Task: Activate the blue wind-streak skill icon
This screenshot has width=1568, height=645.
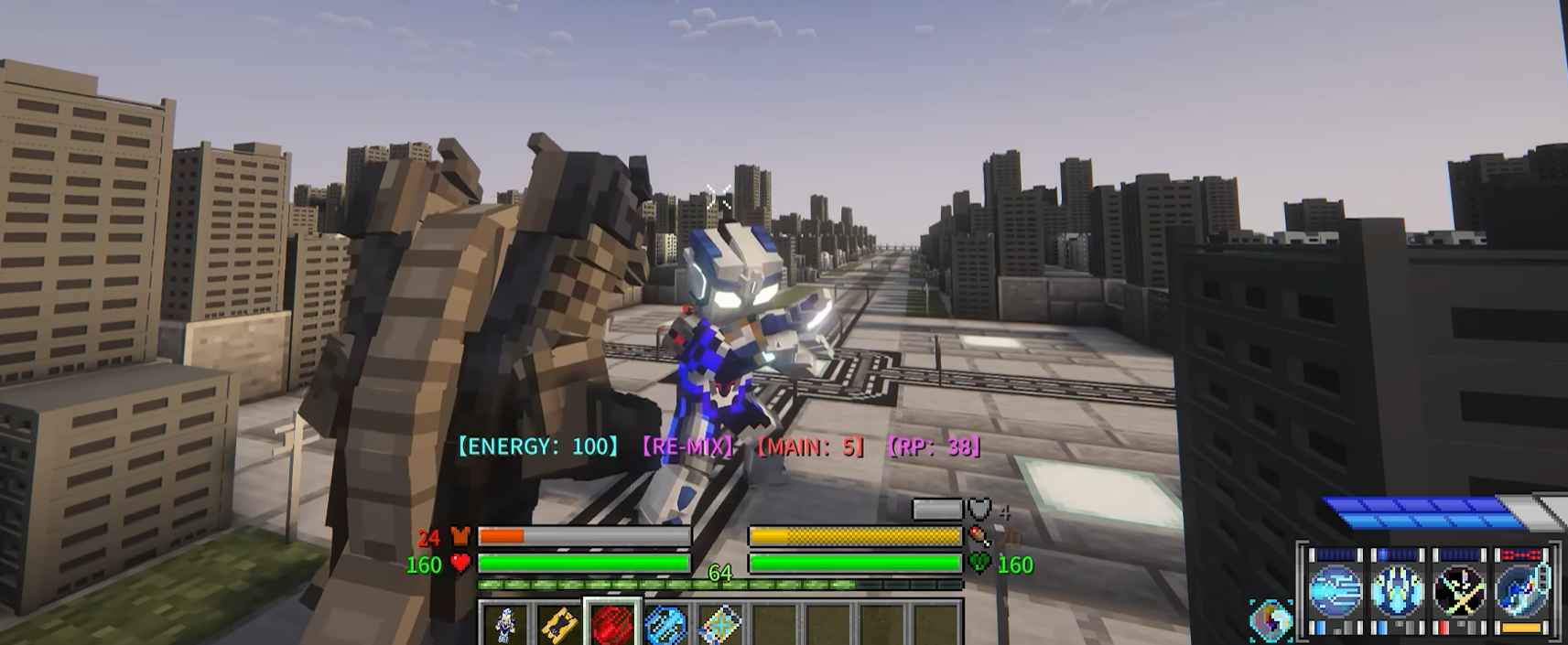Action: pyautogui.click(x=1336, y=588)
